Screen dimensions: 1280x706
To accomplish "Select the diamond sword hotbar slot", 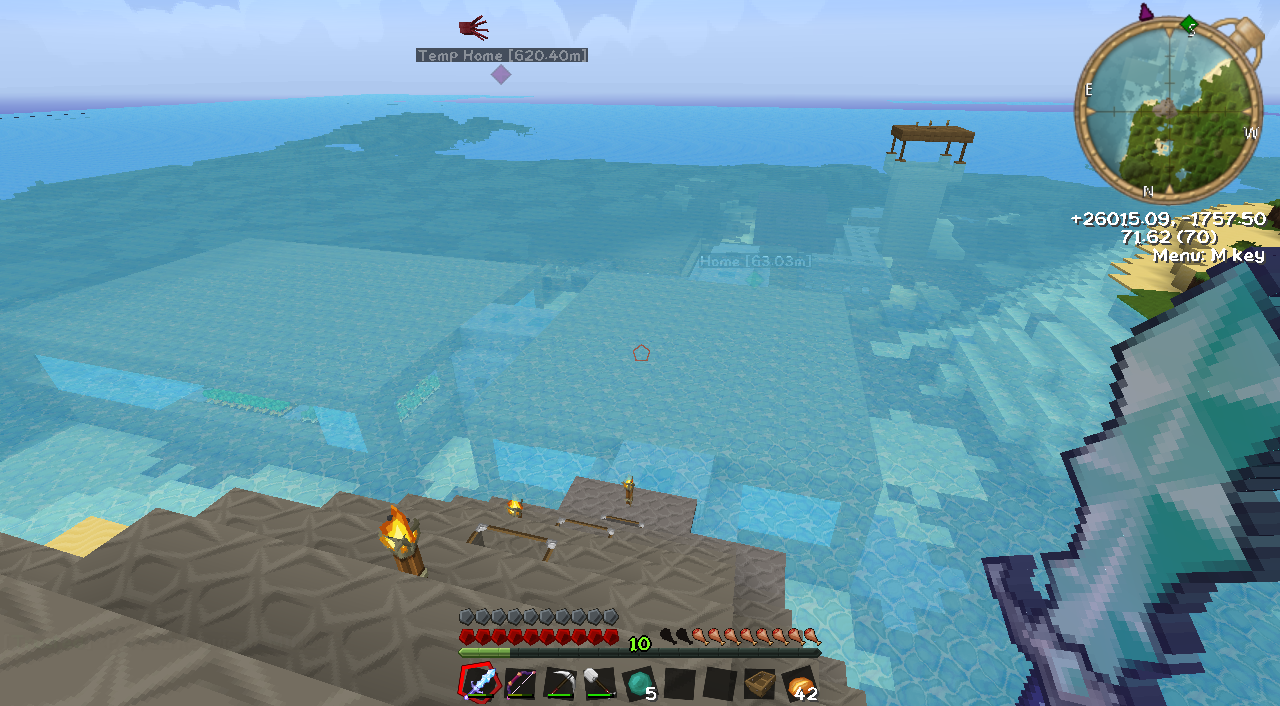I will tap(480, 684).
